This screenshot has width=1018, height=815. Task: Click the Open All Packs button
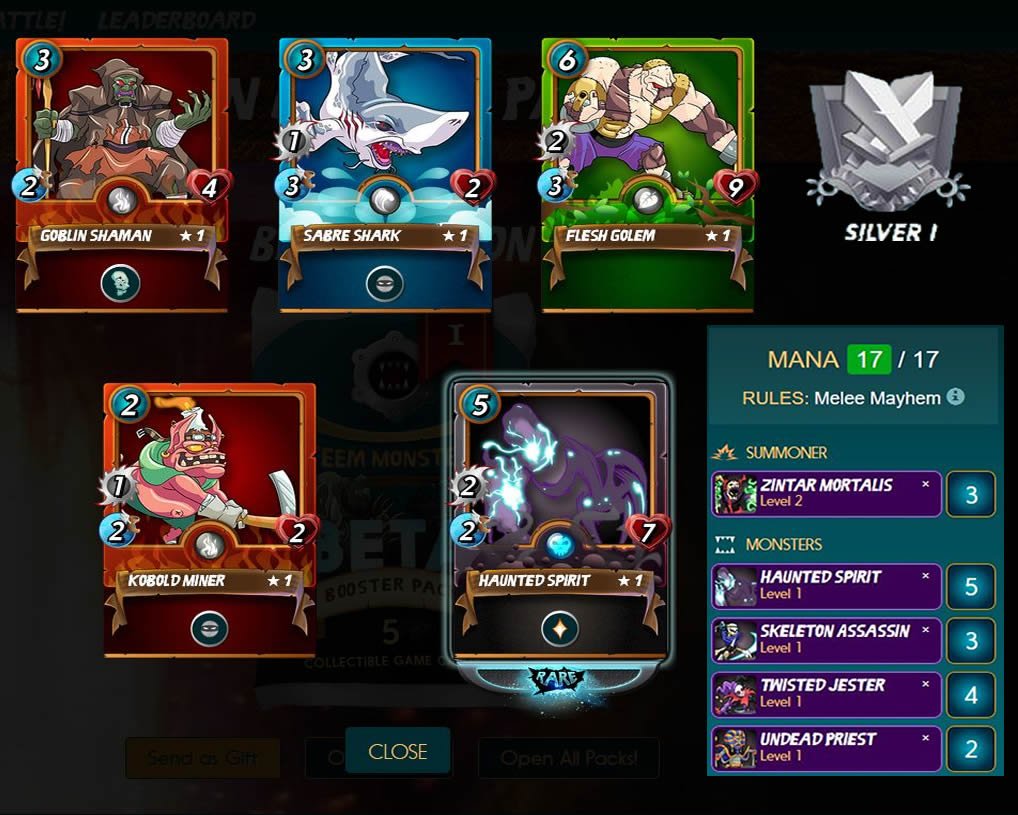[x=568, y=758]
